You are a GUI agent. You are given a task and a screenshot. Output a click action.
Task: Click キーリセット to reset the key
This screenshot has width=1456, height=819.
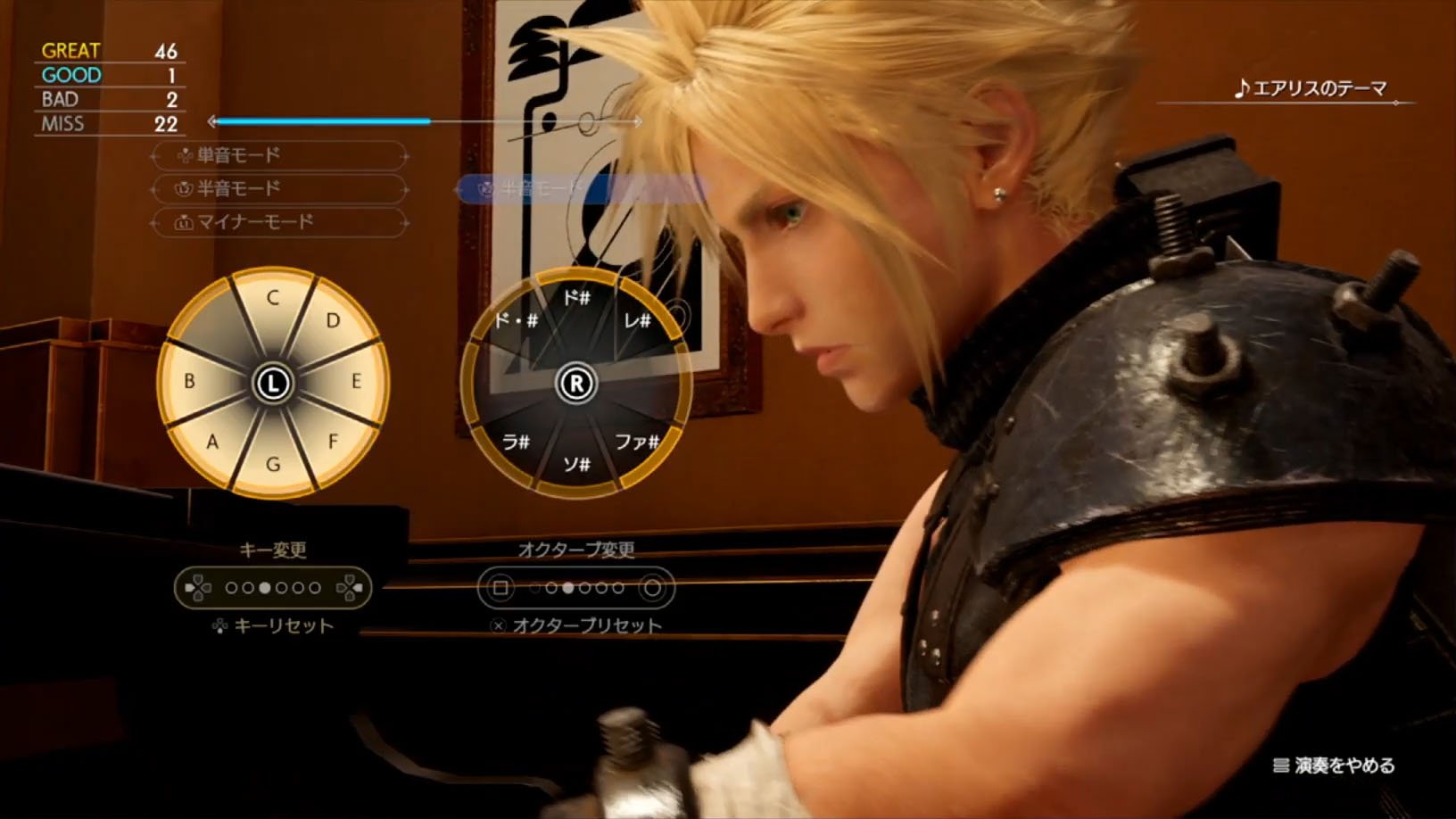point(284,626)
